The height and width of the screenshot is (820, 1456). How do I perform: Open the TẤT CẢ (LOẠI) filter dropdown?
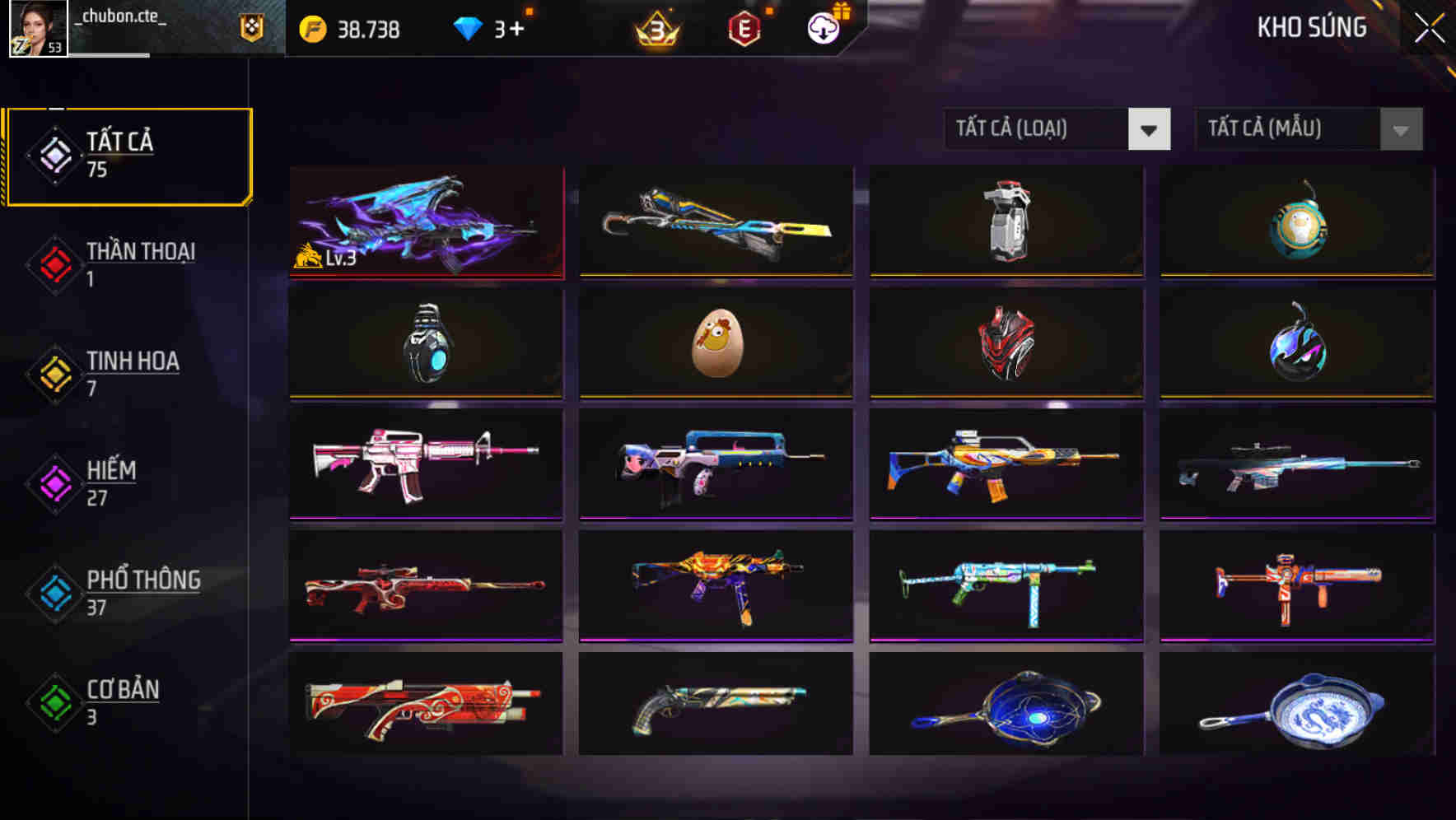click(x=1038, y=129)
